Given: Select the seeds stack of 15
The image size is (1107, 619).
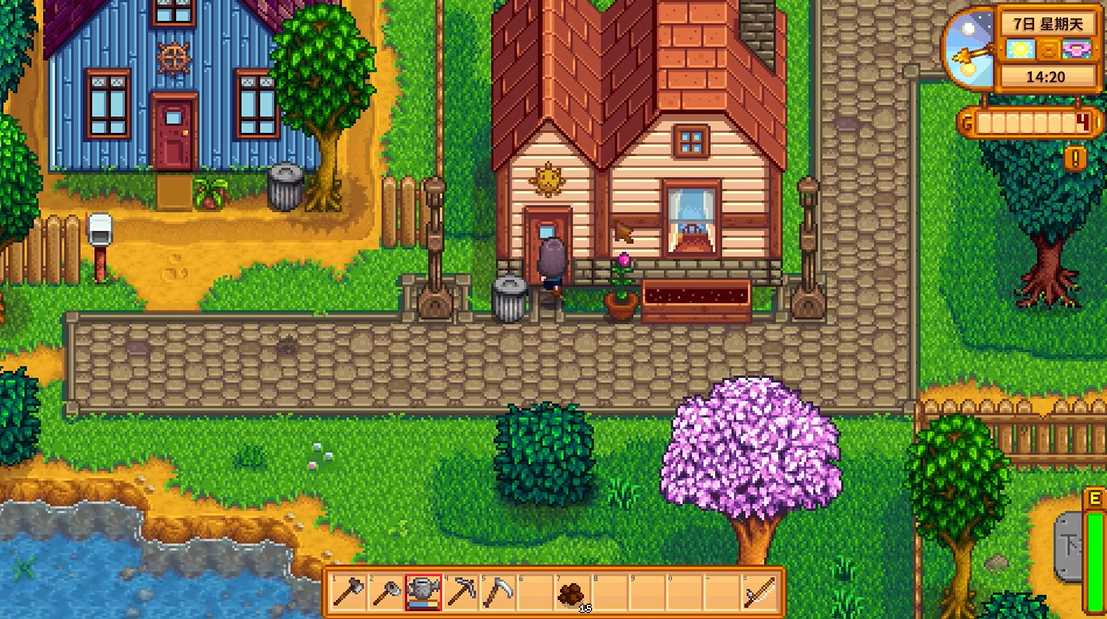Looking at the screenshot, I should 574,593.
